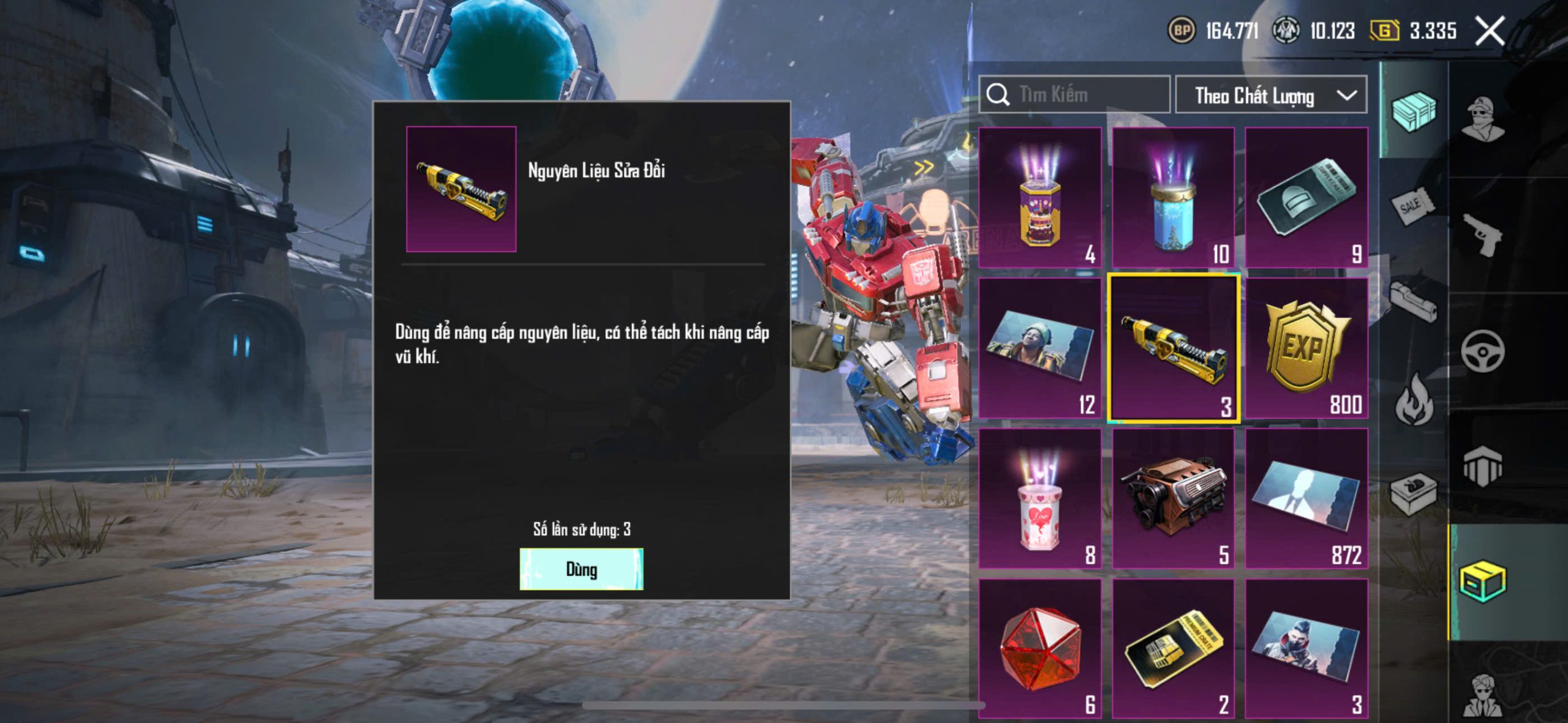Switch to the teal crate inventory tab
This screenshot has height=723, width=1568.
[1414, 111]
